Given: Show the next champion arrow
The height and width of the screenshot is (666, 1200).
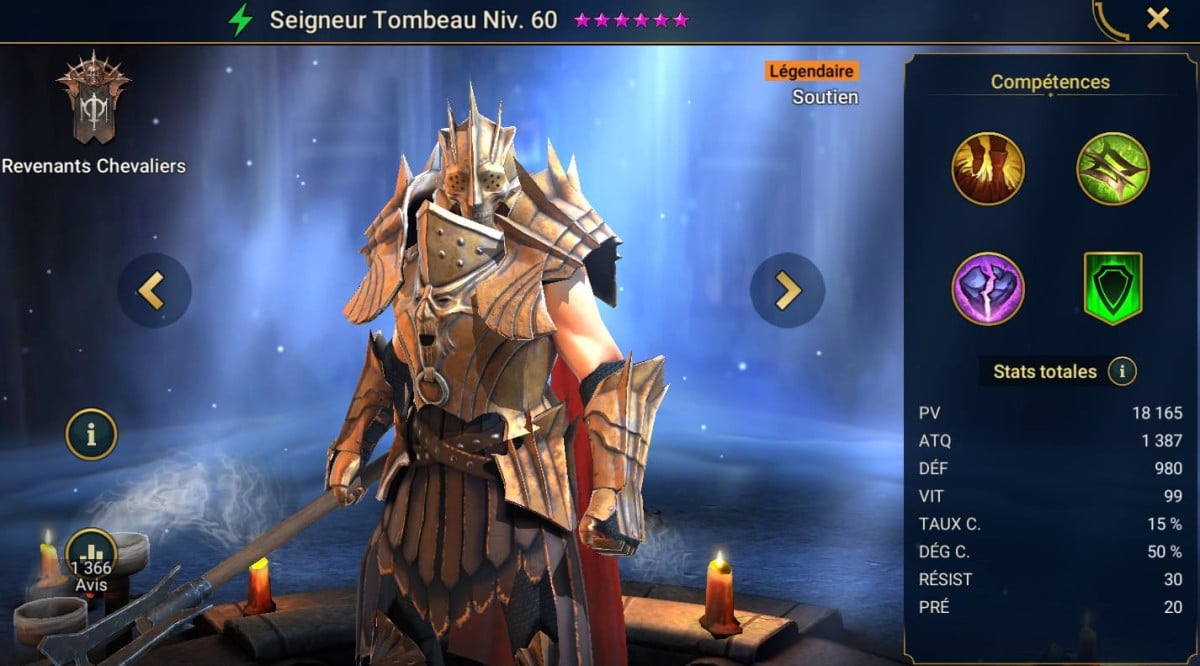Looking at the screenshot, I should 788,290.
